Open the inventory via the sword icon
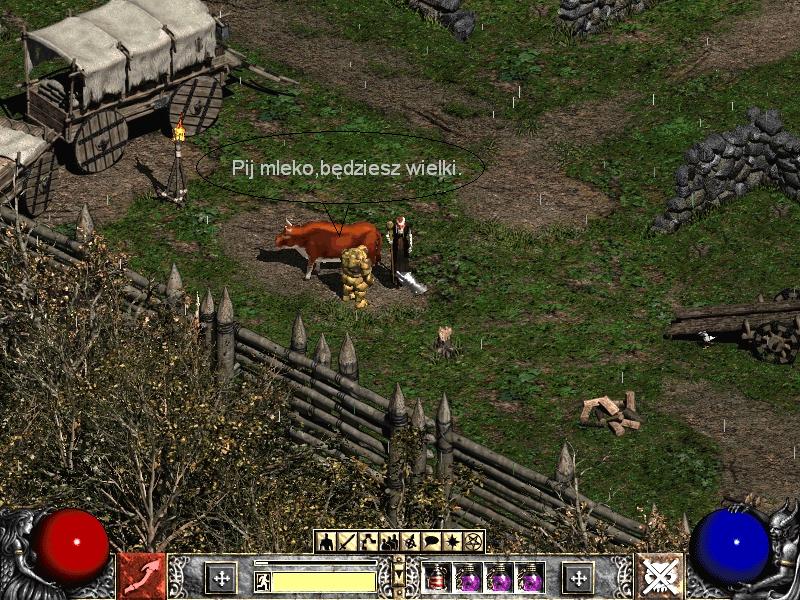 347,542
